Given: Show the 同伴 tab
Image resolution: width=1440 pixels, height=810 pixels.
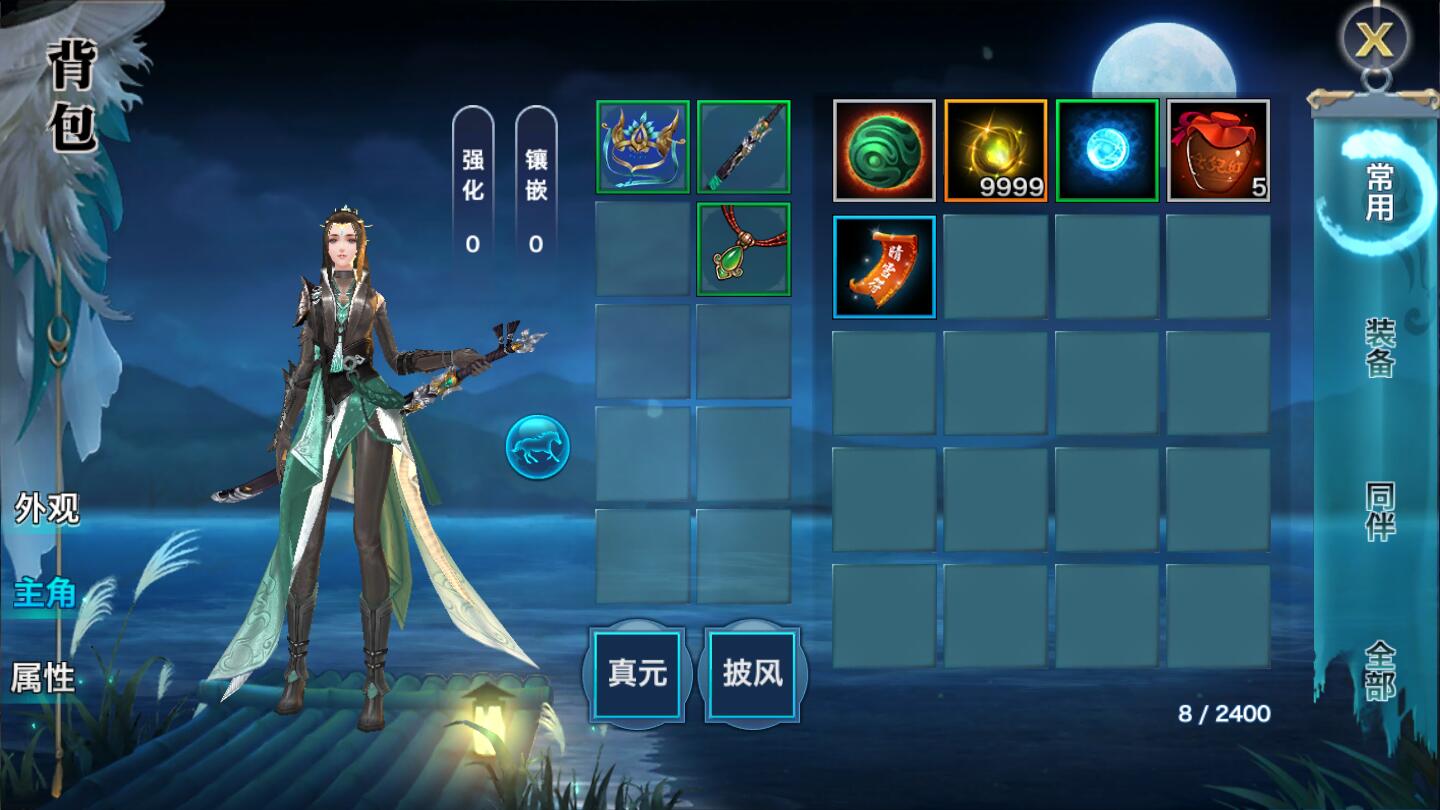Looking at the screenshot, I should 1380,511.
